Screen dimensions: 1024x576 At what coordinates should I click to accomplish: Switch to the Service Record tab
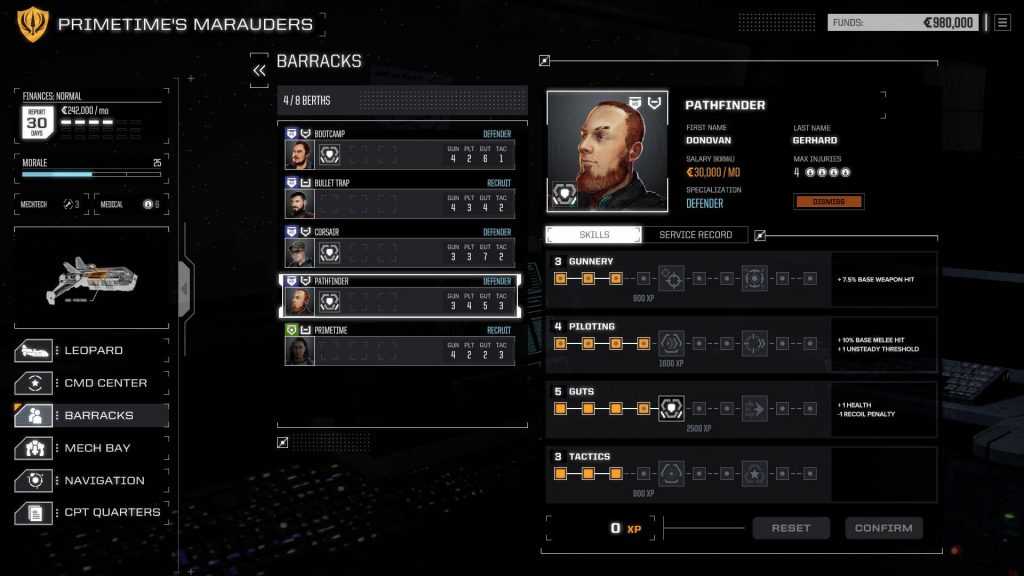pyautogui.click(x=695, y=235)
